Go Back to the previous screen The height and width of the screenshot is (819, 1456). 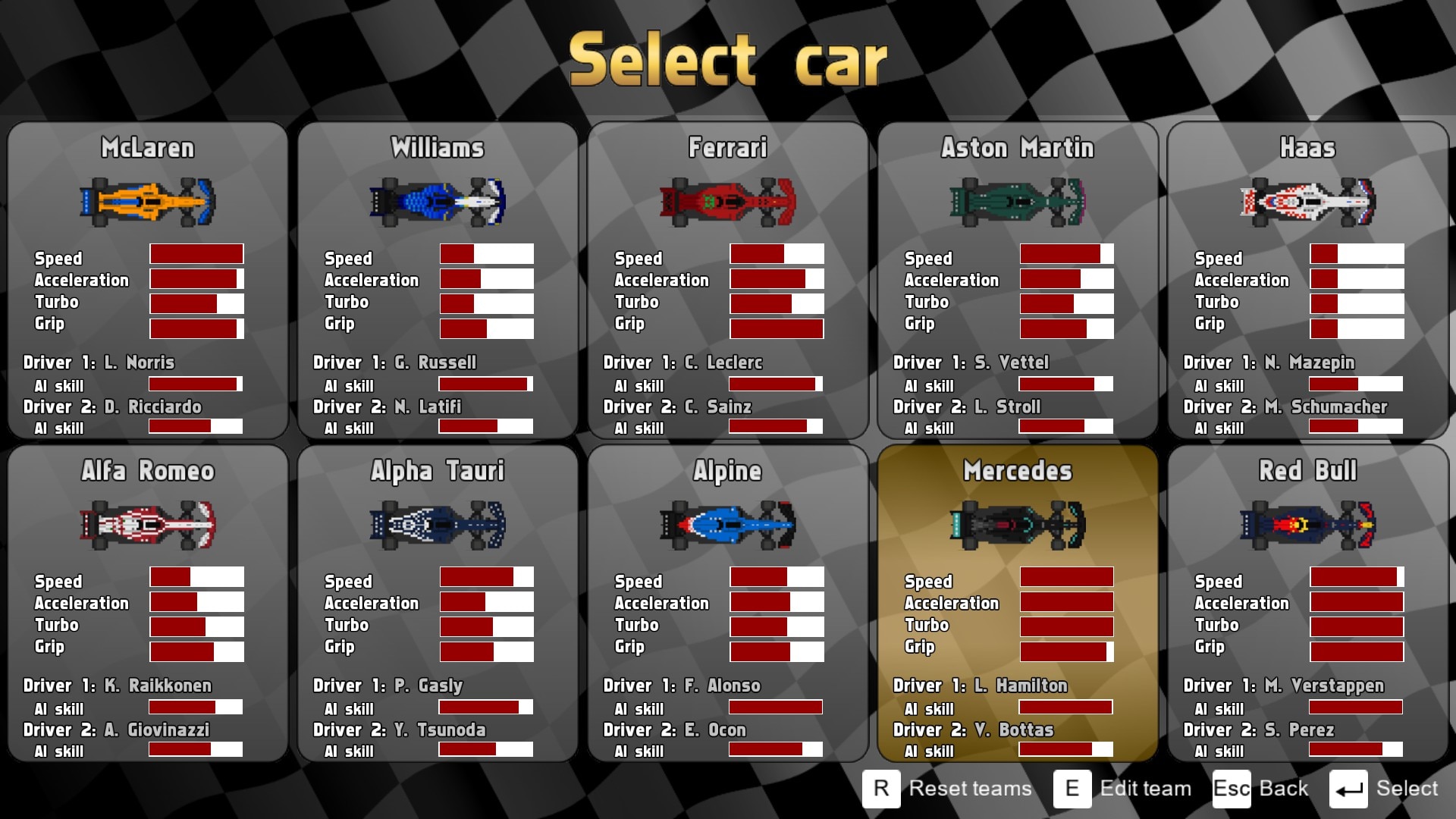1260,789
